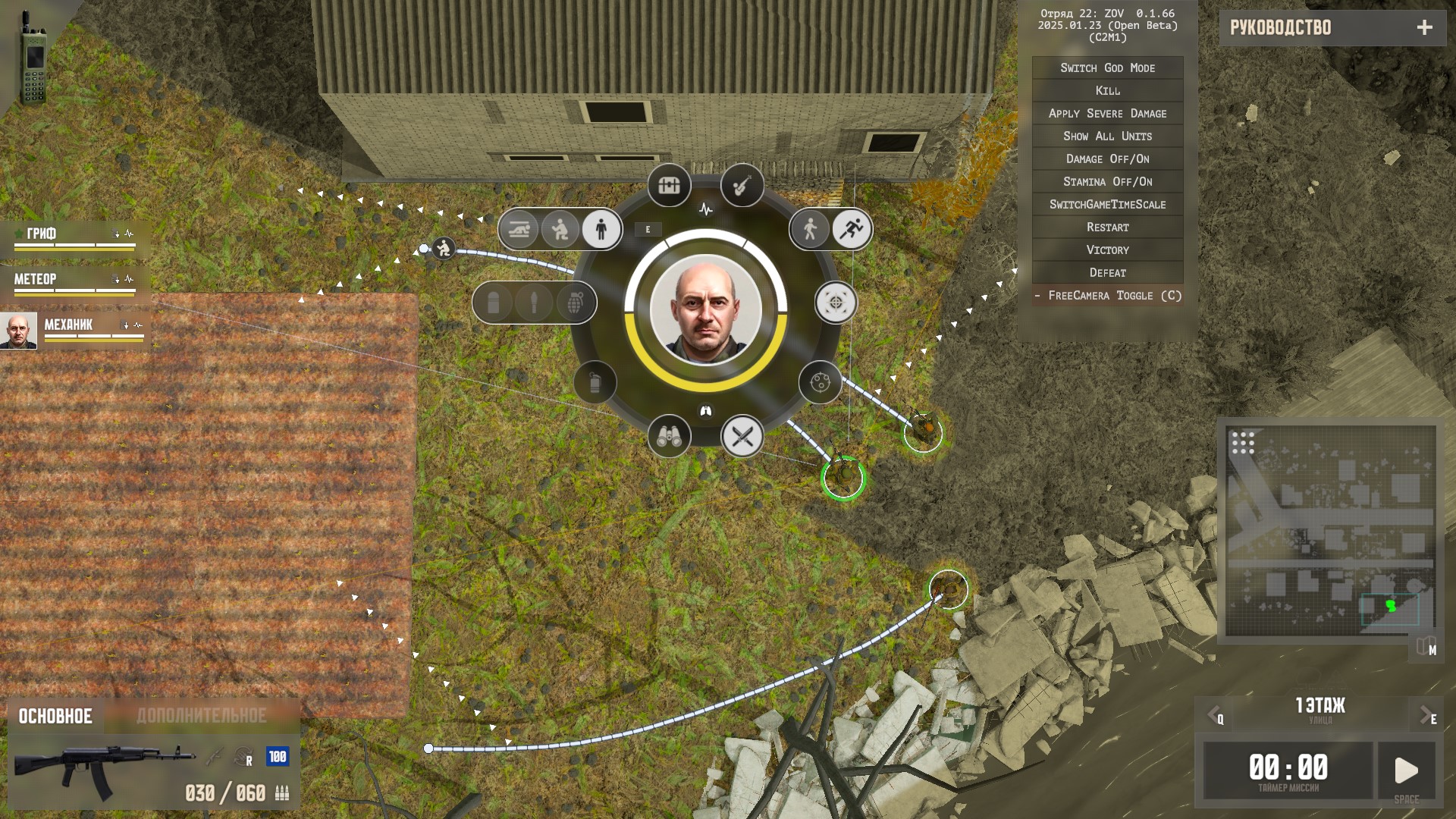This screenshot has width=1456, height=819.
Task: Toggle Stamina Off/On
Action: pos(1107,182)
